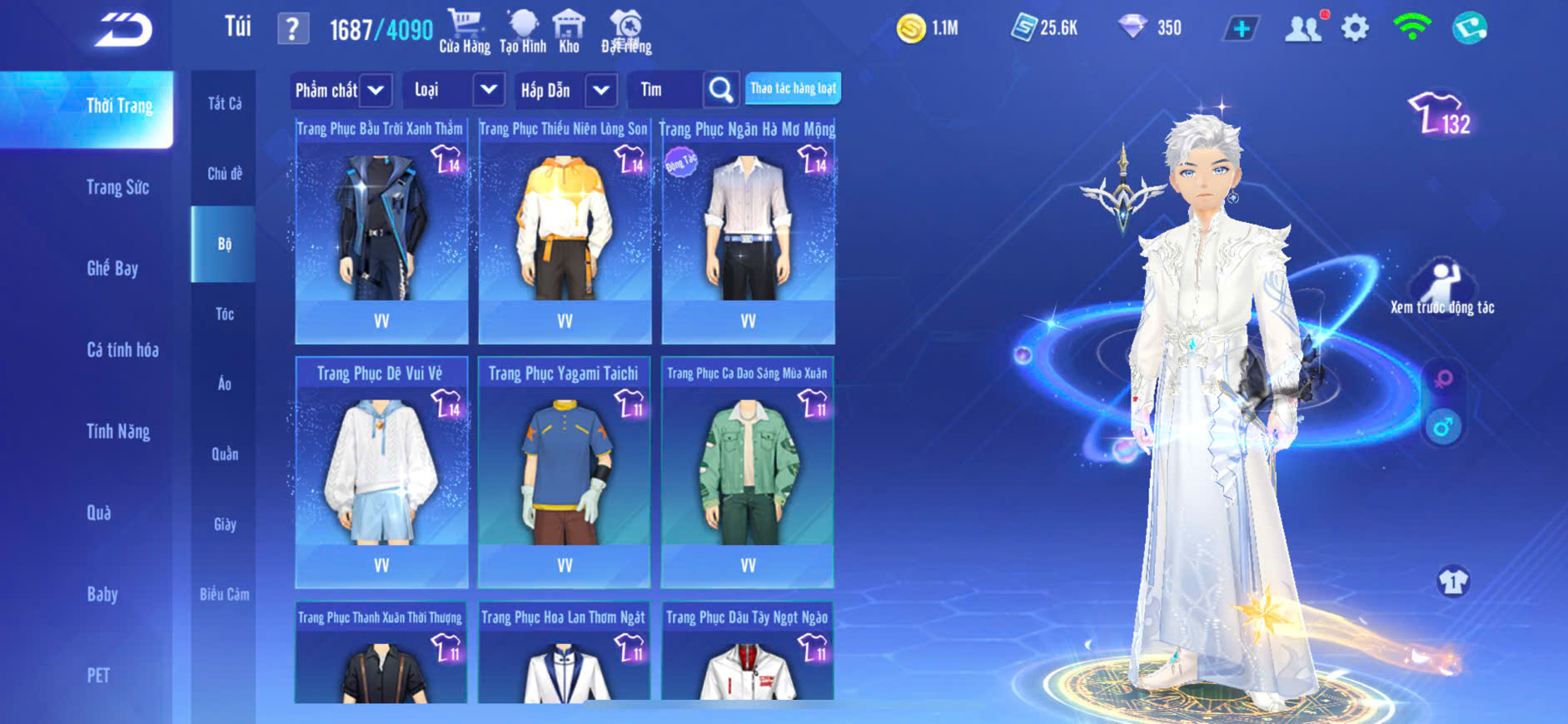This screenshot has height=724, width=1568.
Task: Open the Ghế Bay category
Action: (x=112, y=268)
